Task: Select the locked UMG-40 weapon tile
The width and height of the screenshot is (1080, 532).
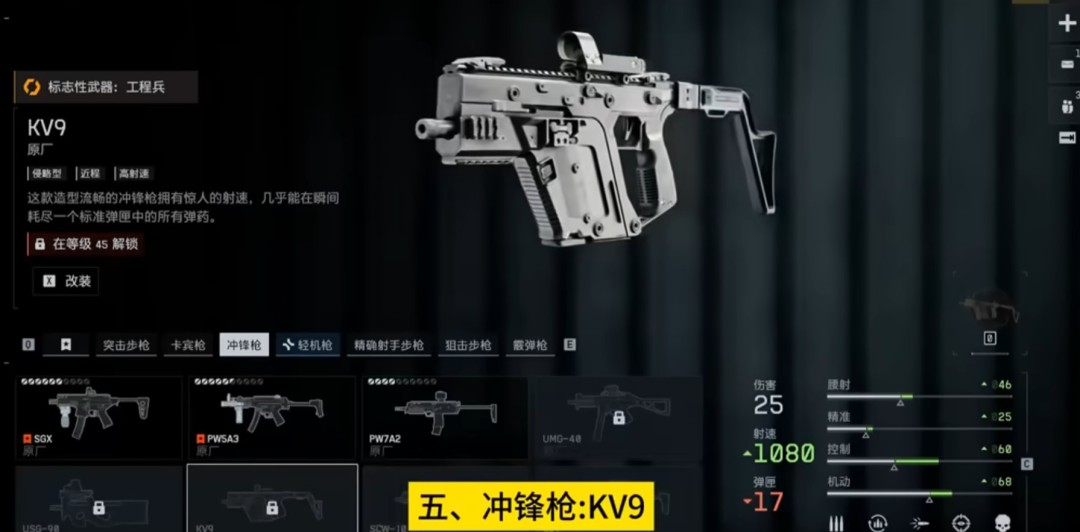Action: click(618, 417)
